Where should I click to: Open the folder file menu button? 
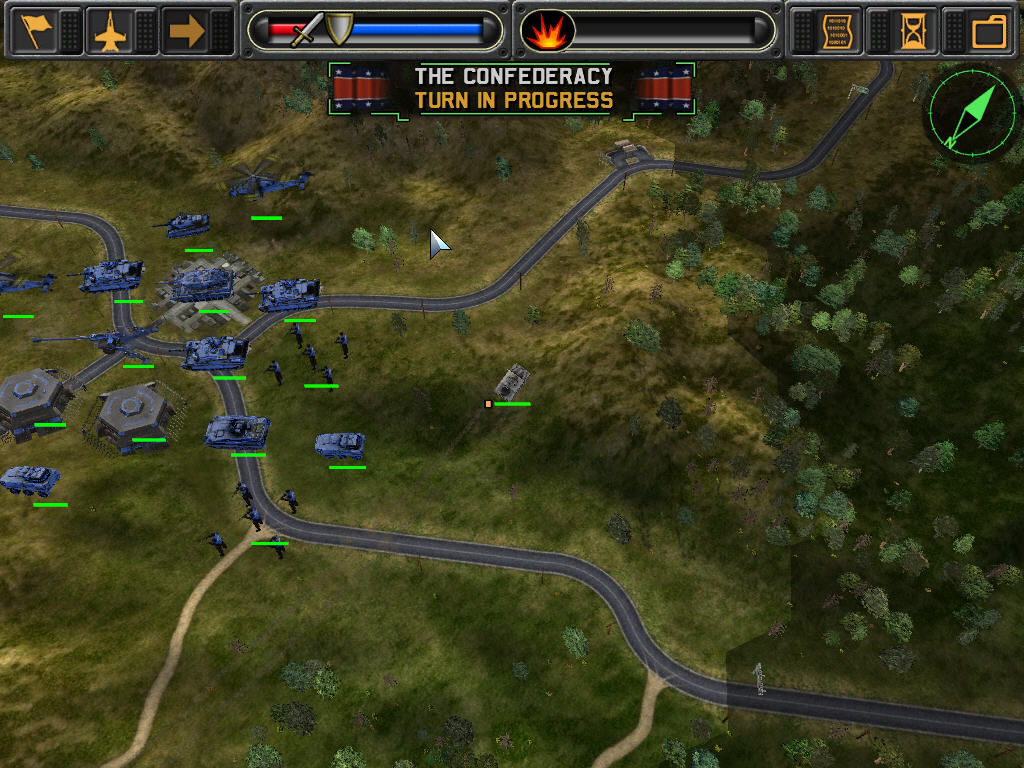pos(989,31)
